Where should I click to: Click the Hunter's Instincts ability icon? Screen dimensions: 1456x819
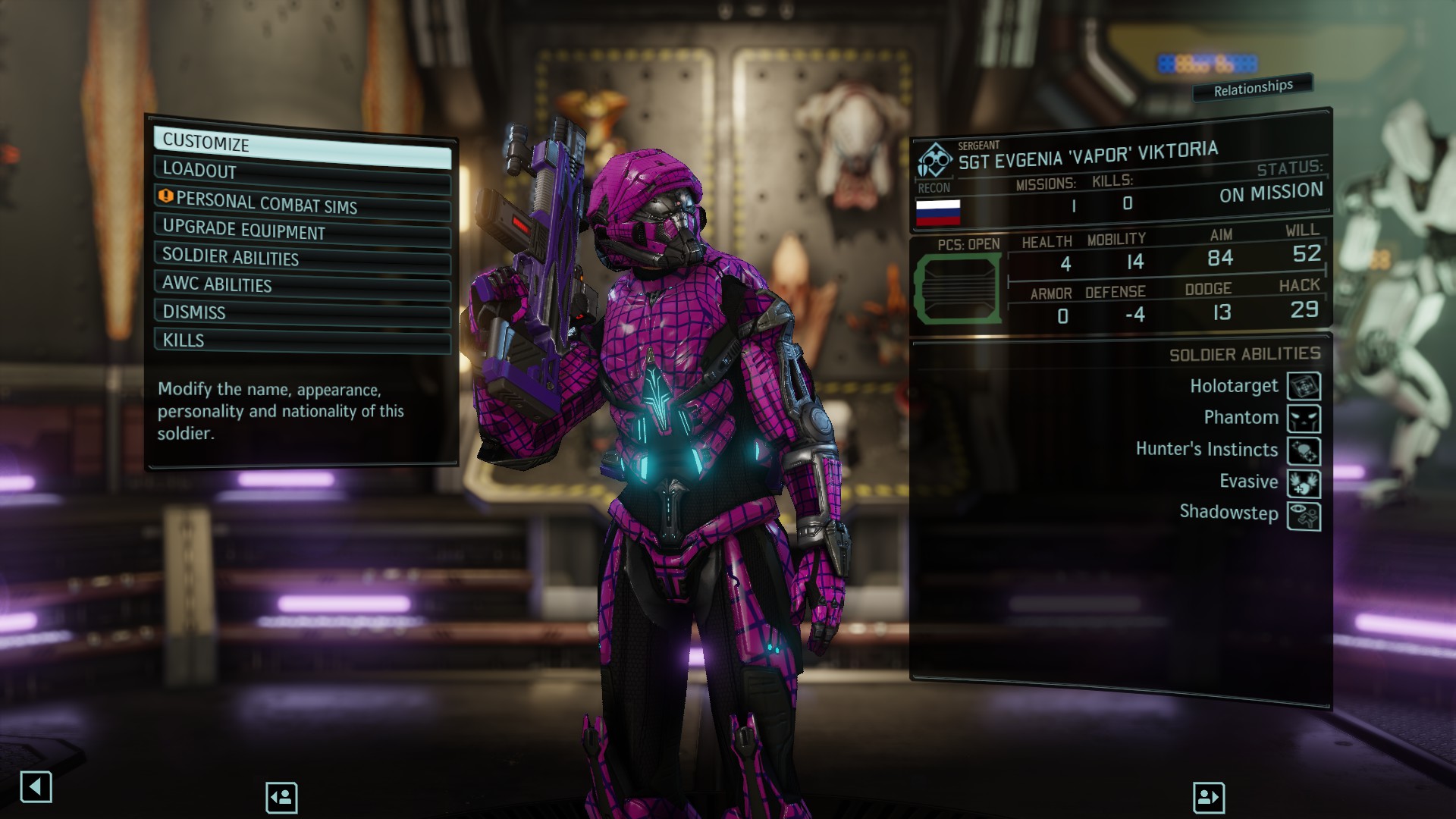[1304, 451]
